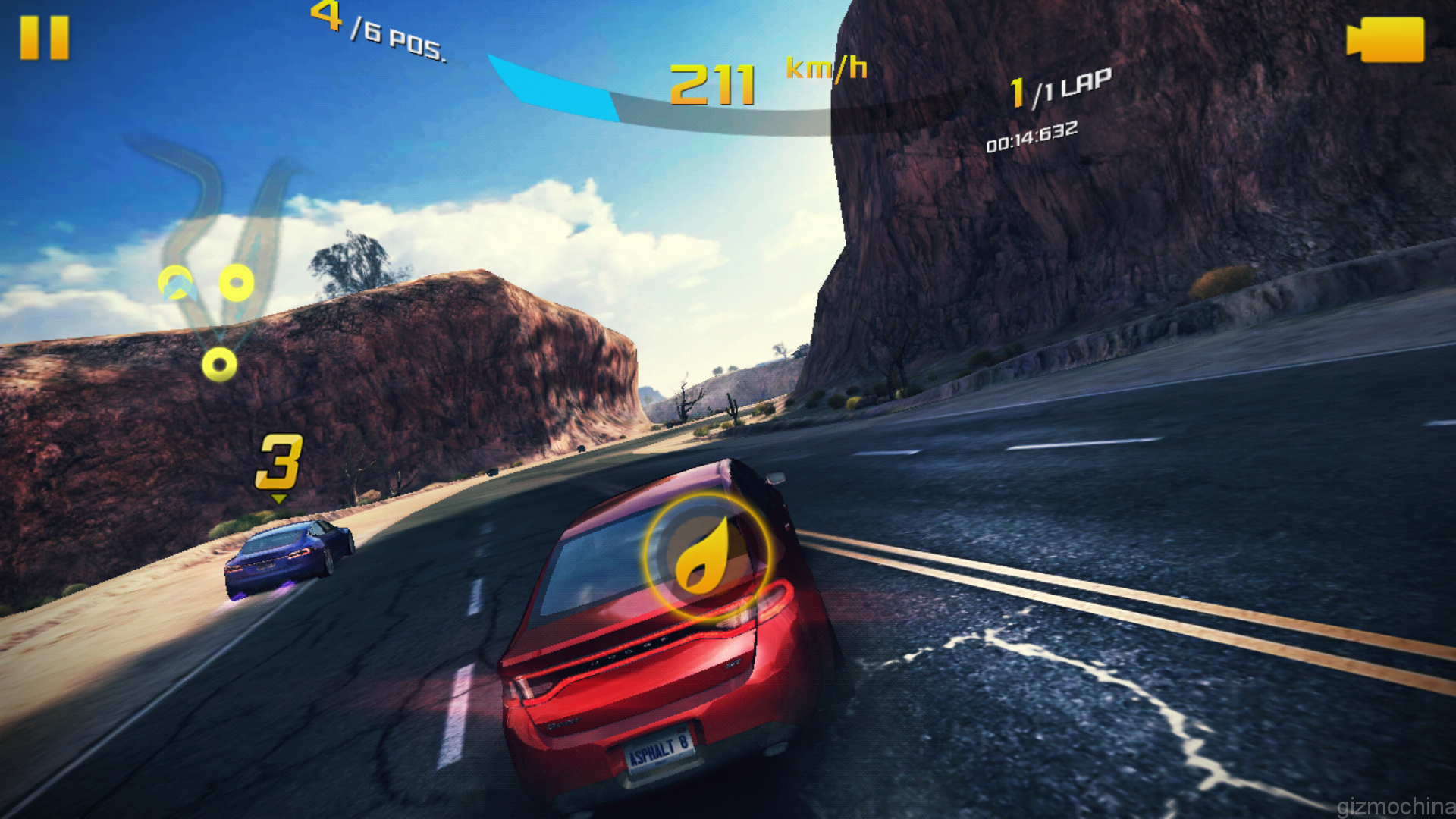
Task: Switch camera view with the camera icon
Action: pyautogui.click(x=1385, y=39)
